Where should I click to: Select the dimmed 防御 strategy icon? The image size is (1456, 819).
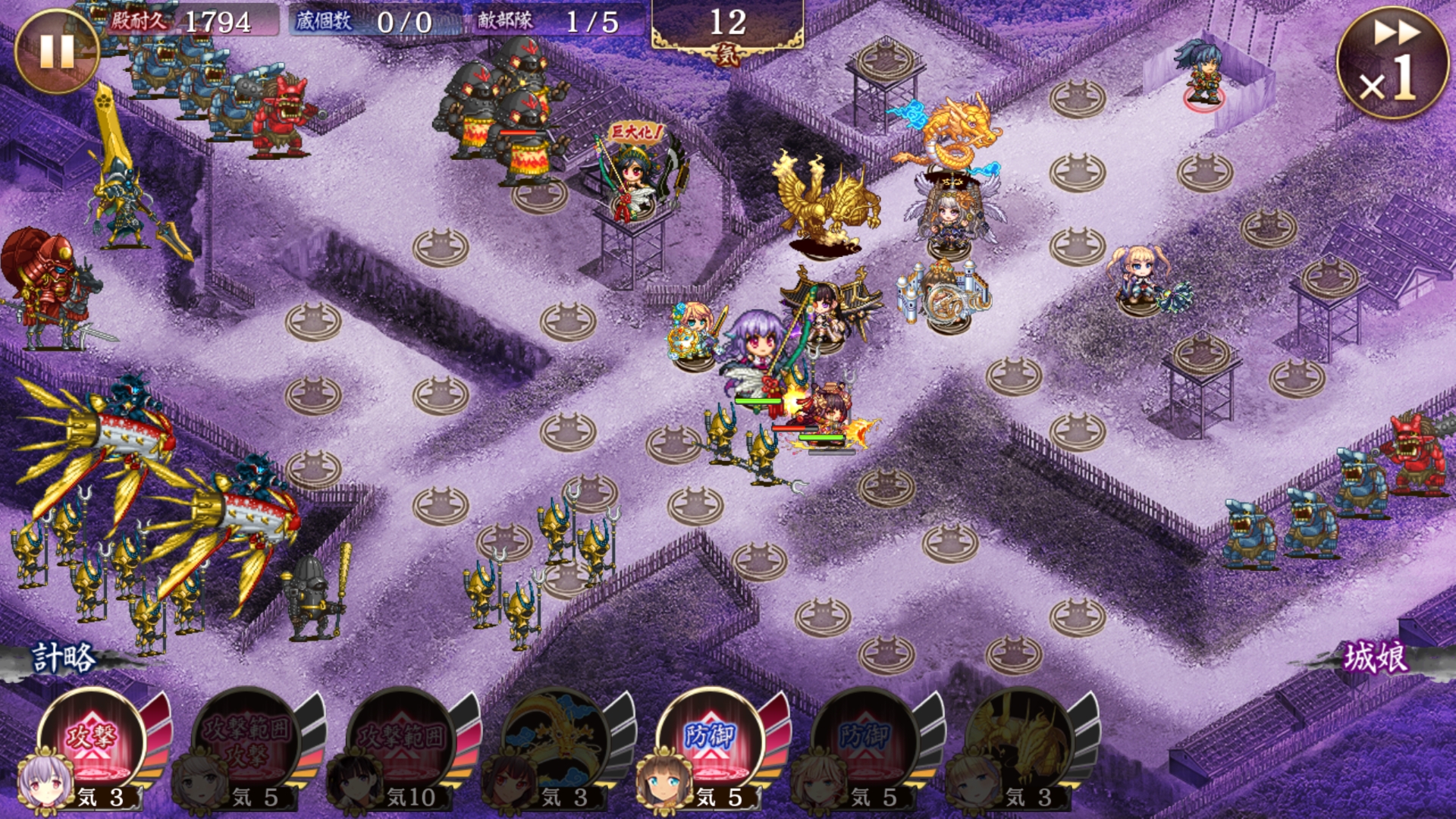865,739
